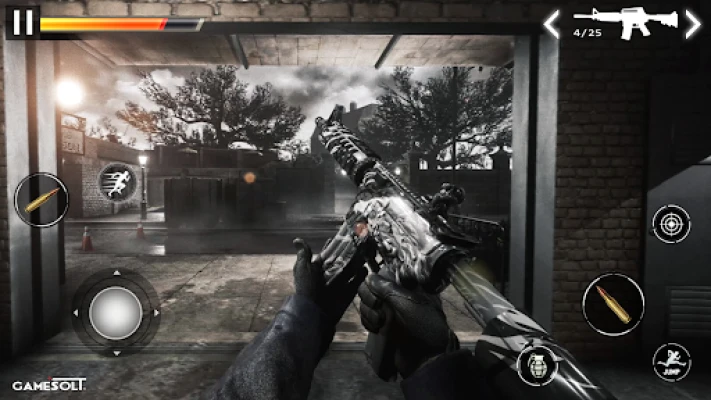
Task: Tap the bullet fire button beside sprint icon
Action: (42, 199)
